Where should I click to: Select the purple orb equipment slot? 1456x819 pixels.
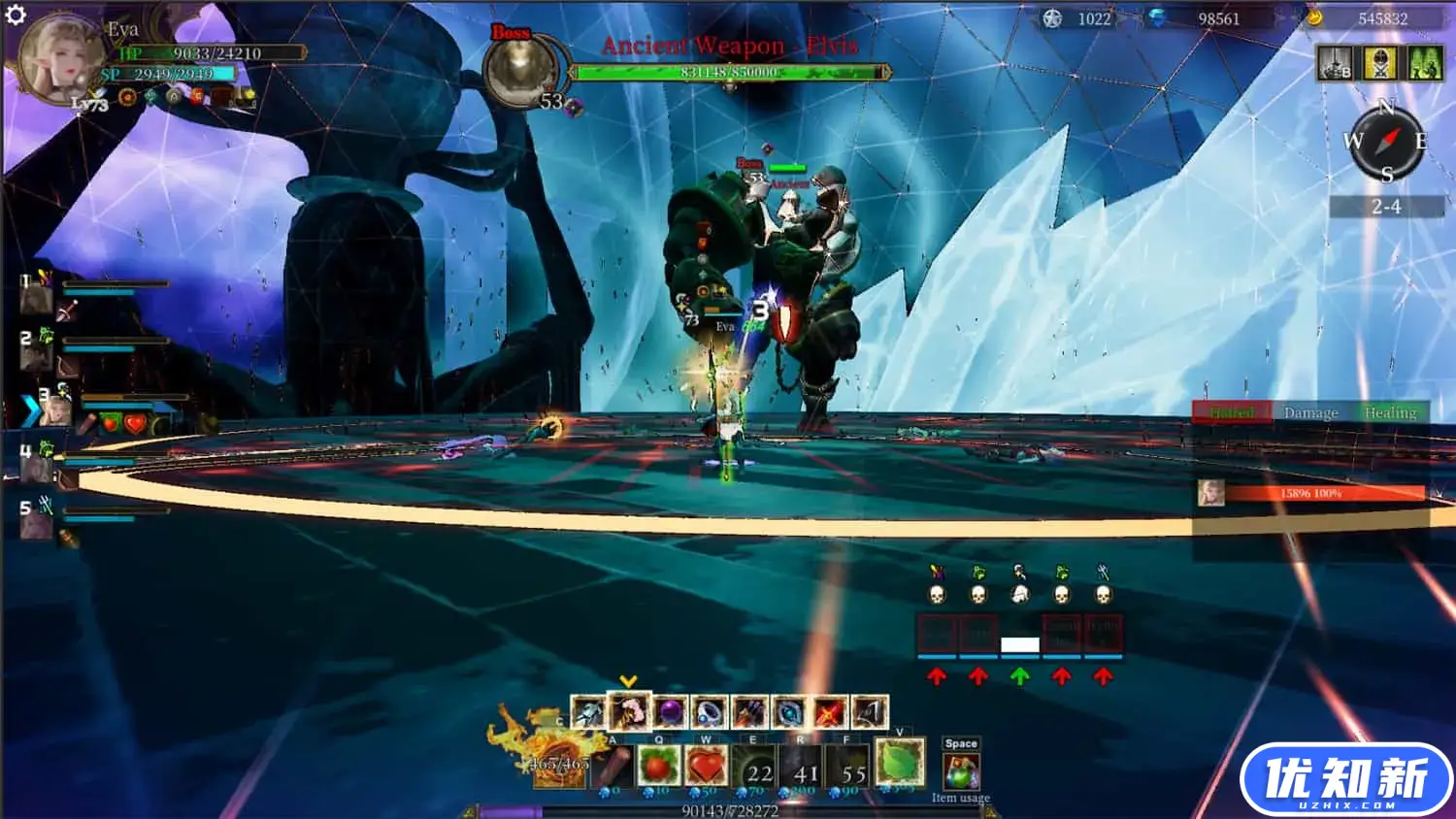[670, 713]
